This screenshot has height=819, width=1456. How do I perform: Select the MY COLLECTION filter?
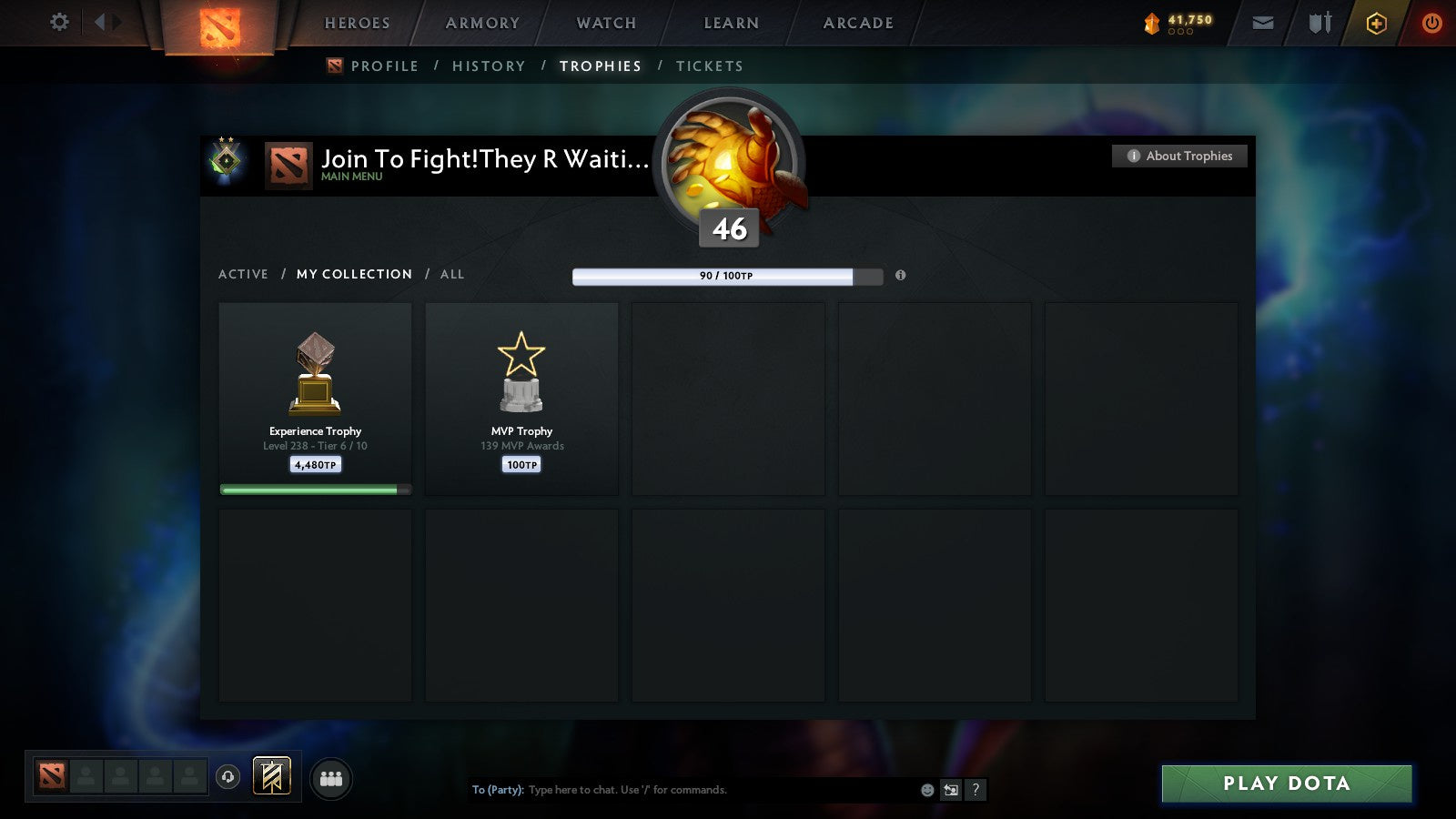353,274
